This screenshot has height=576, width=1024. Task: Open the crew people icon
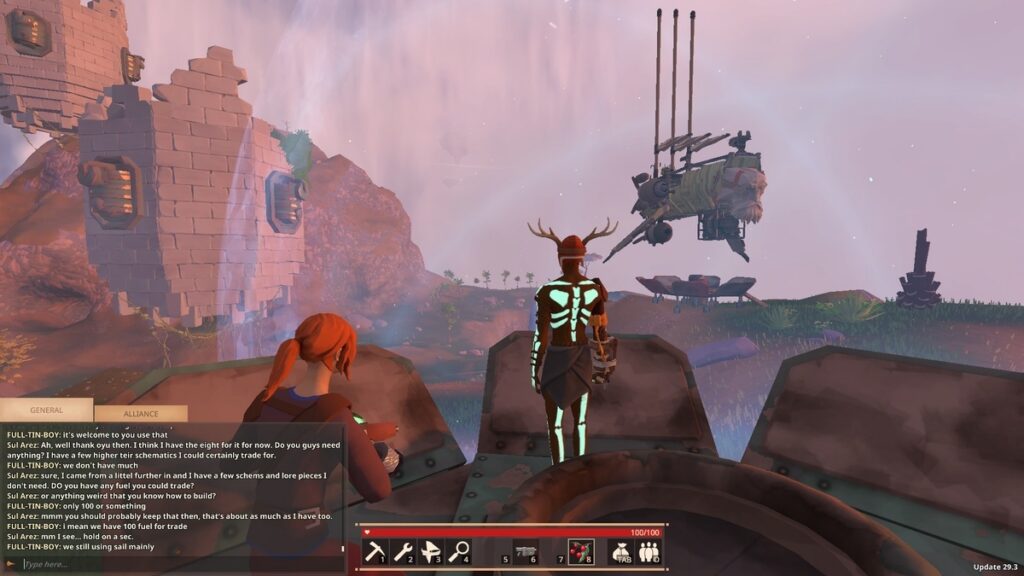pos(648,551)
